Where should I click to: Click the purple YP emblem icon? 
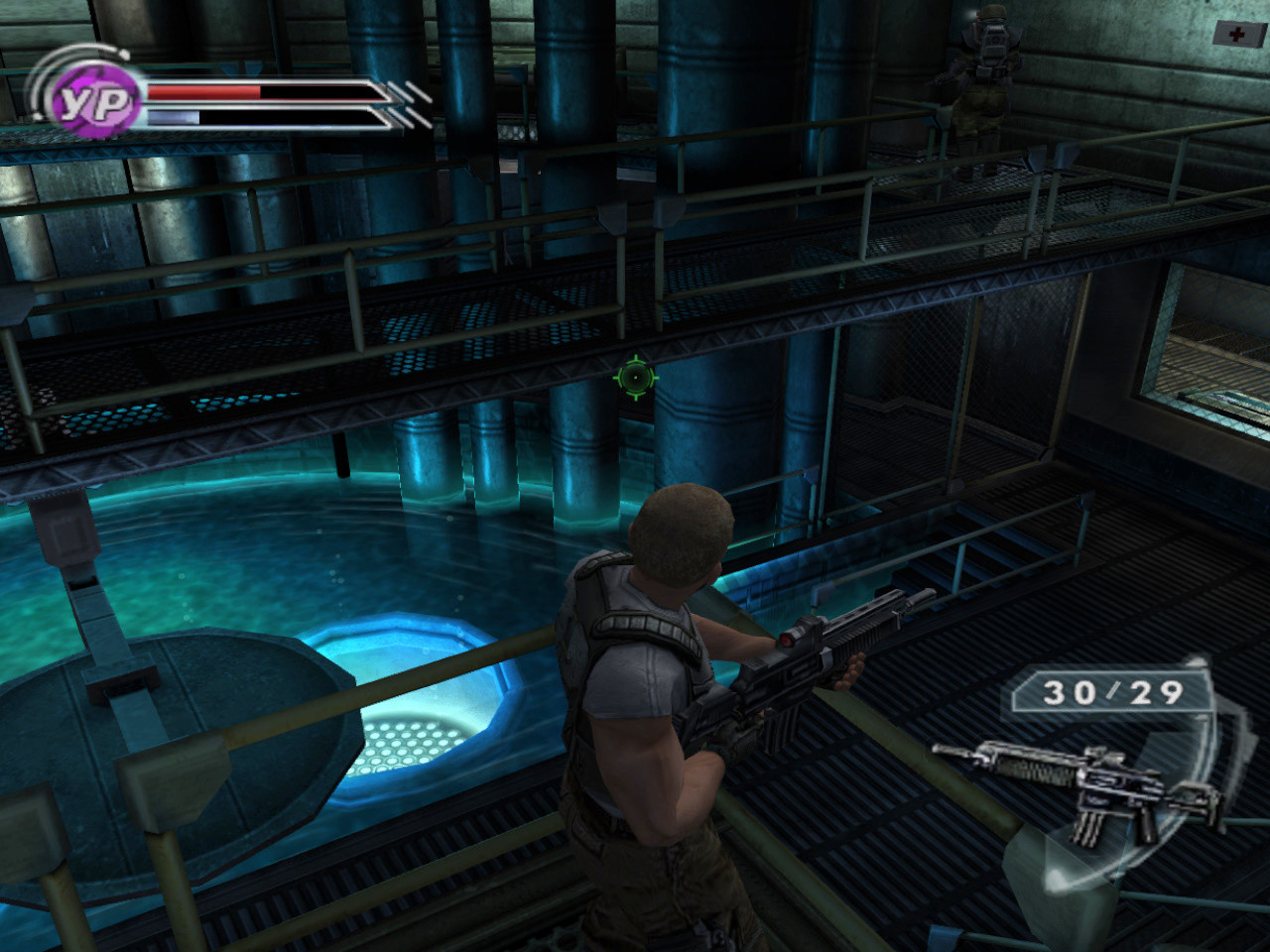point(94,101)
